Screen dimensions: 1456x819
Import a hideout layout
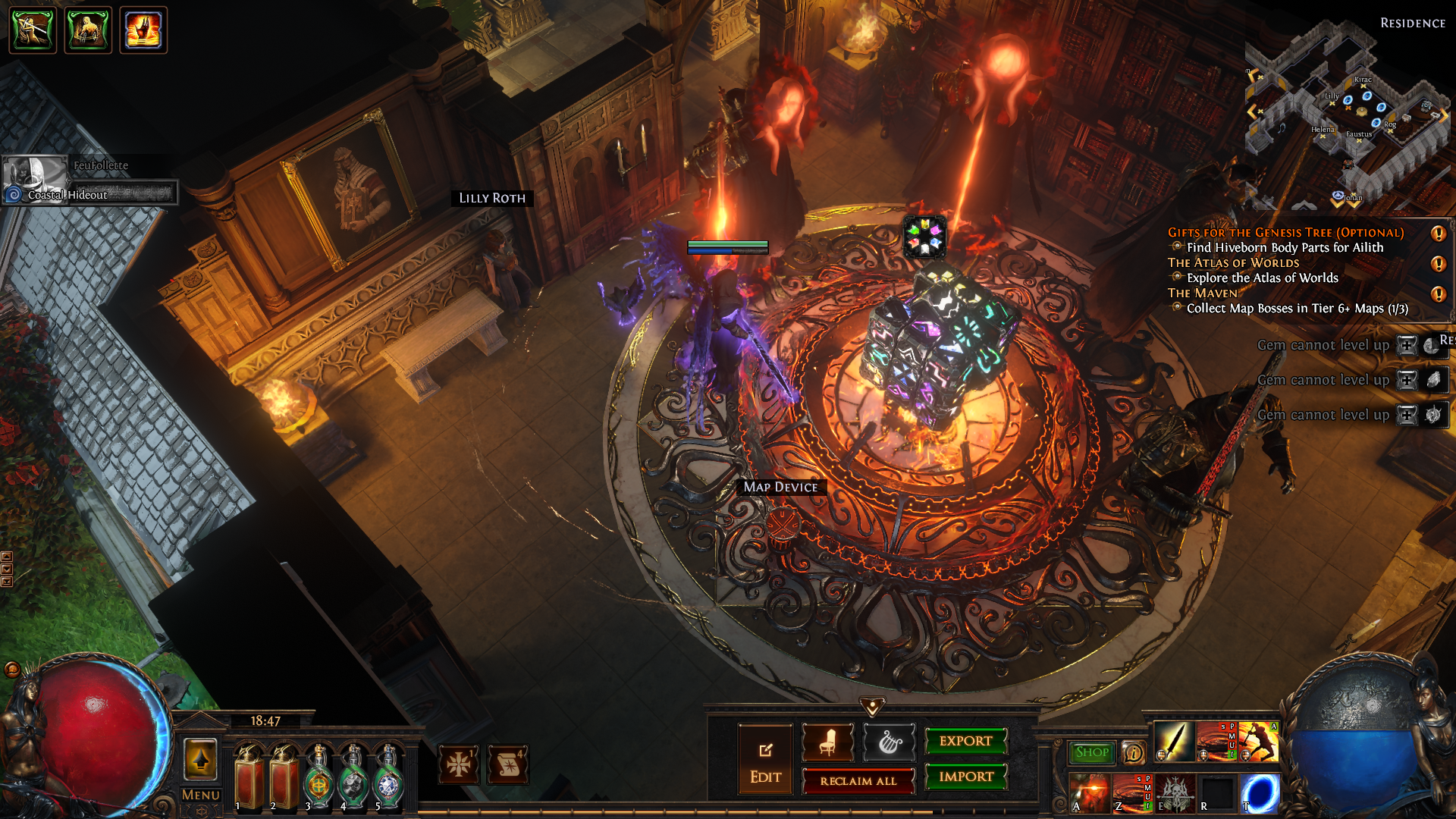pyautogui.click(x=965, y=777)
